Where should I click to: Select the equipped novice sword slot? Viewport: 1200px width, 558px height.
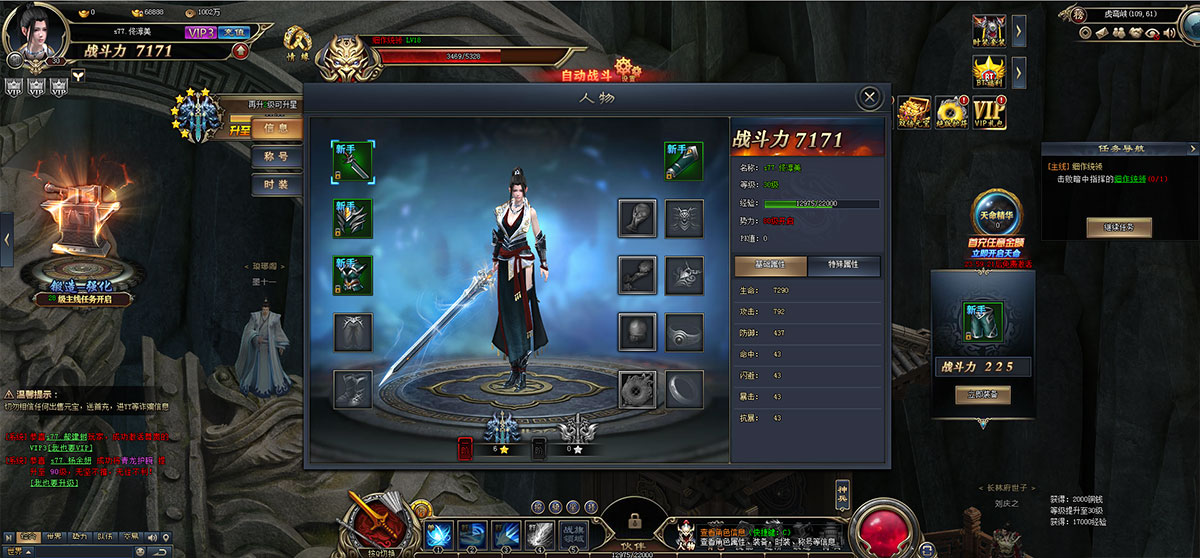[353, 161]
